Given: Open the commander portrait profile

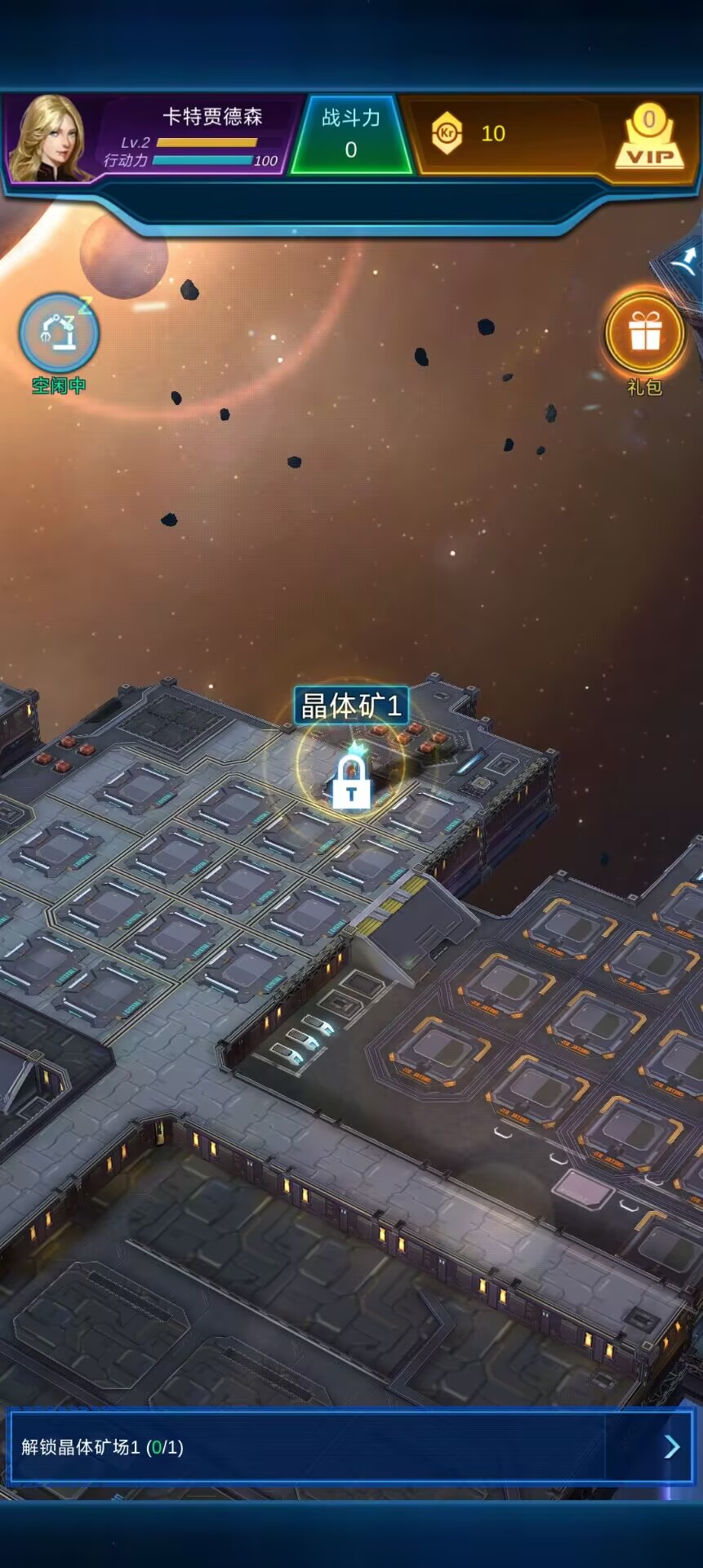Looking at the screenshot, I should [51, 137].
